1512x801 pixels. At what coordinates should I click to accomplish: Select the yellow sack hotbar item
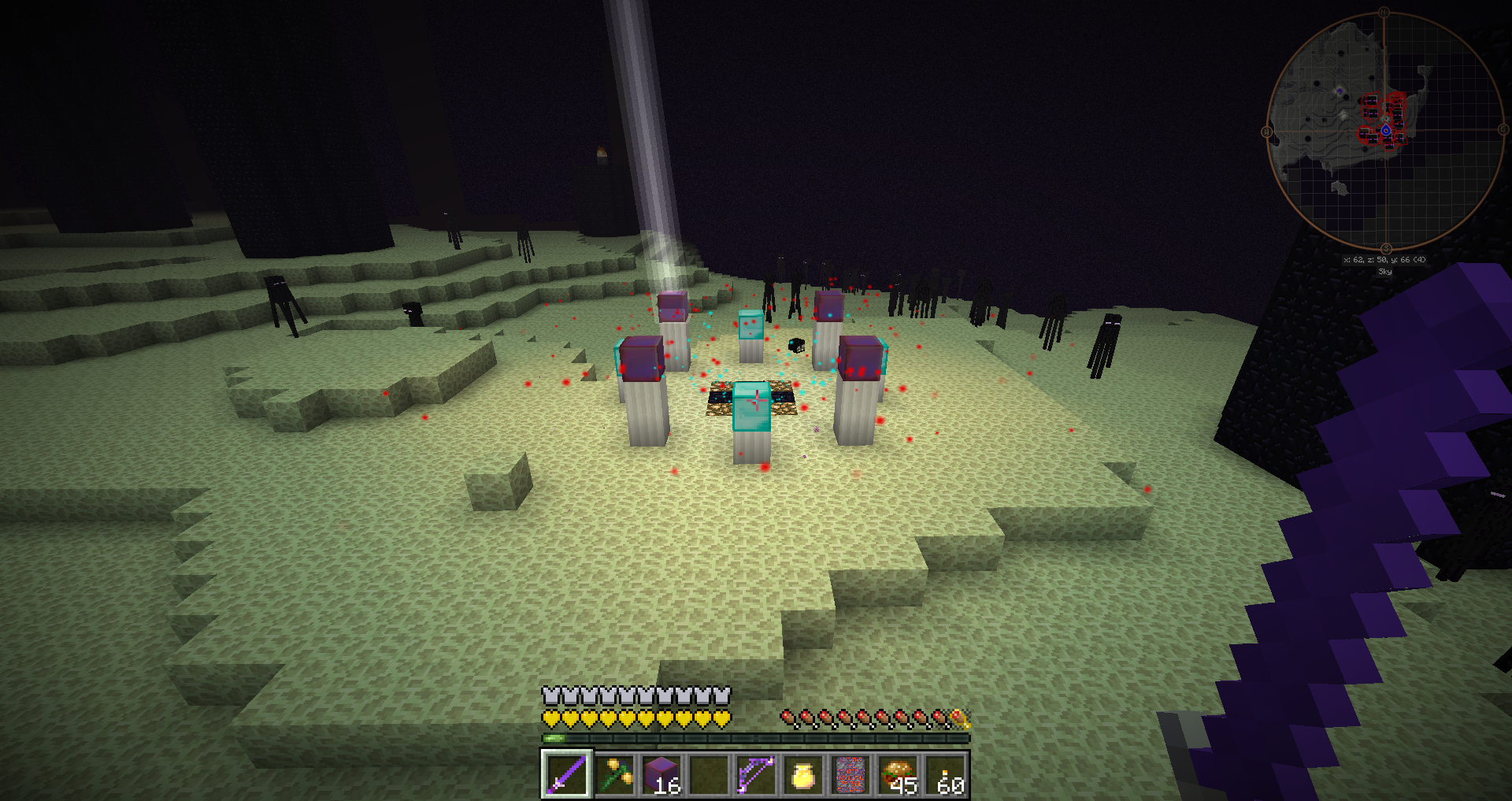(802, 773)
